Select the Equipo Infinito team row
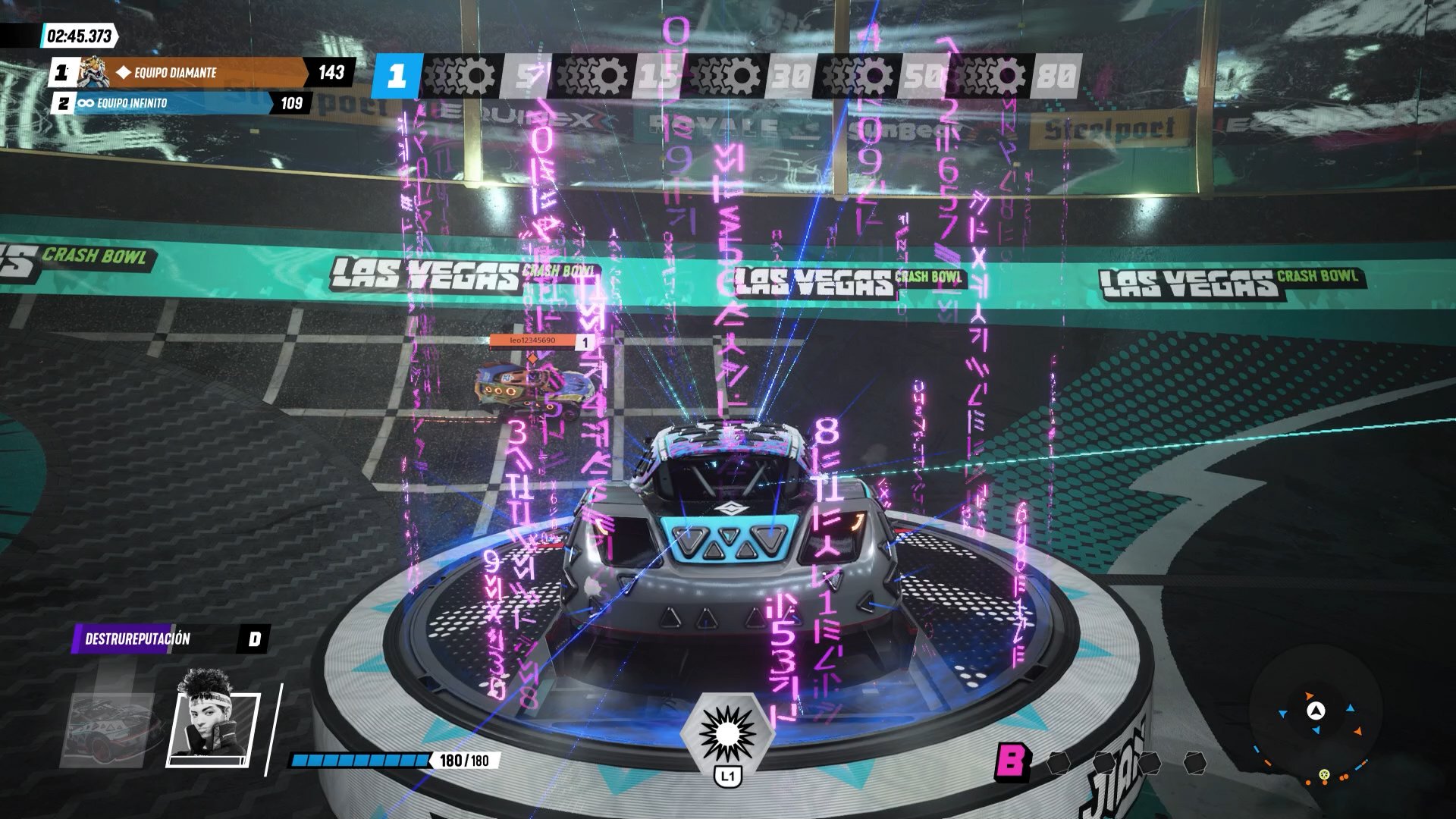Image resolution: width=1456 pixels, height=819 pixels. click(x=182, y=103)
